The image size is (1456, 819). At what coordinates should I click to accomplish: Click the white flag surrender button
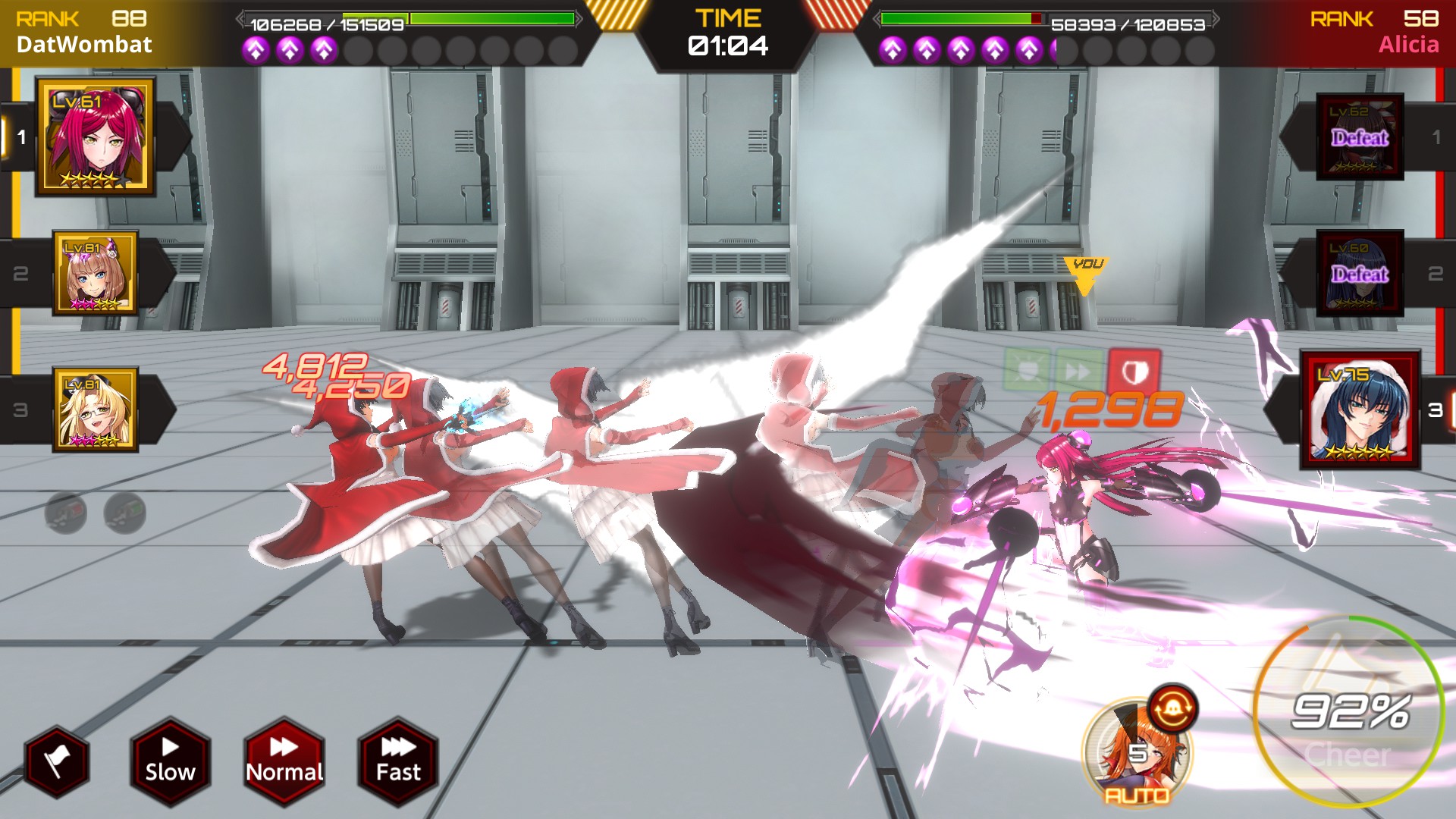click(57, 761)
